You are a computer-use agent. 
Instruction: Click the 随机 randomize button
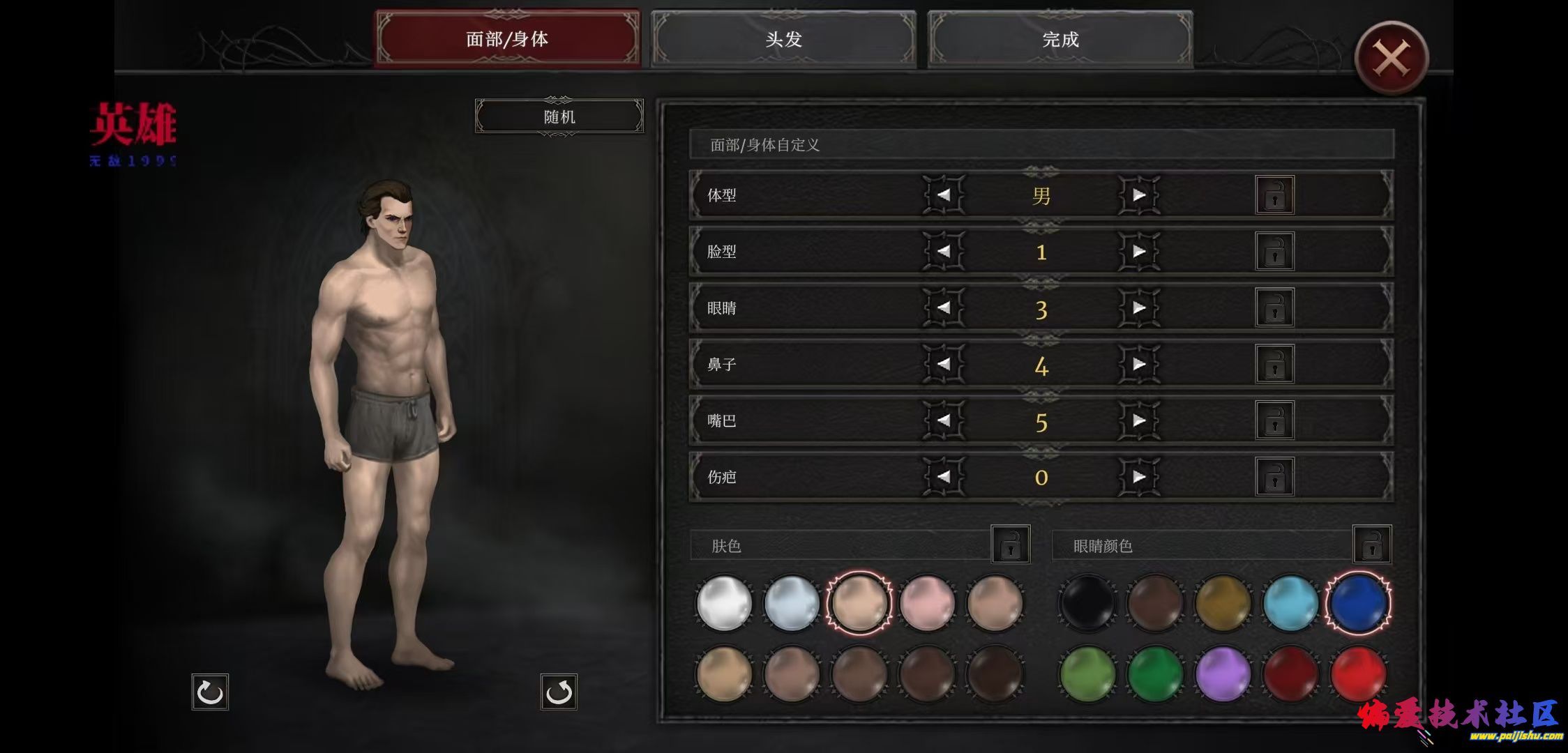559,116
